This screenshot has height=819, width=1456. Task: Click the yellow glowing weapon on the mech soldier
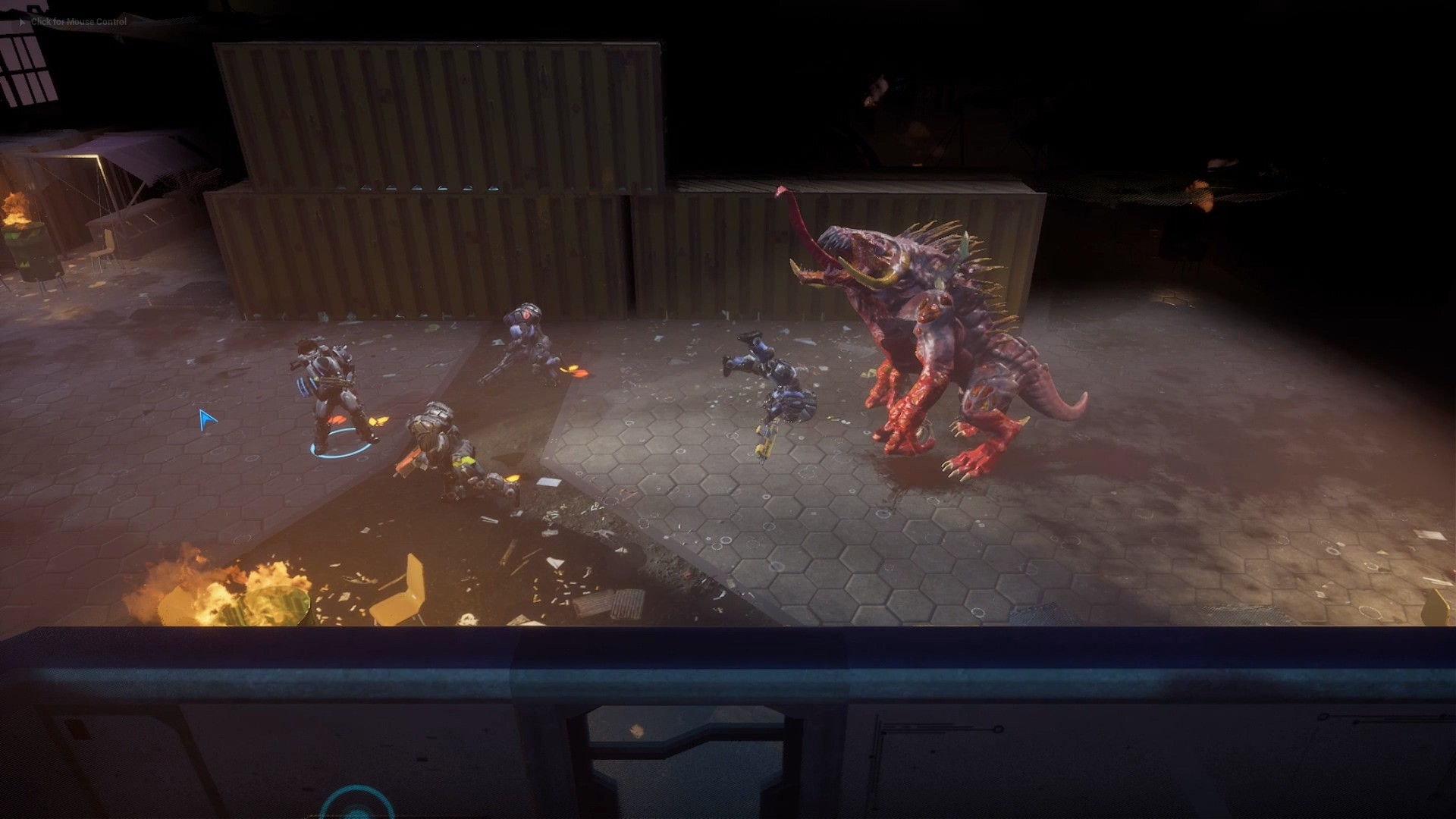[x=466, y=460]
